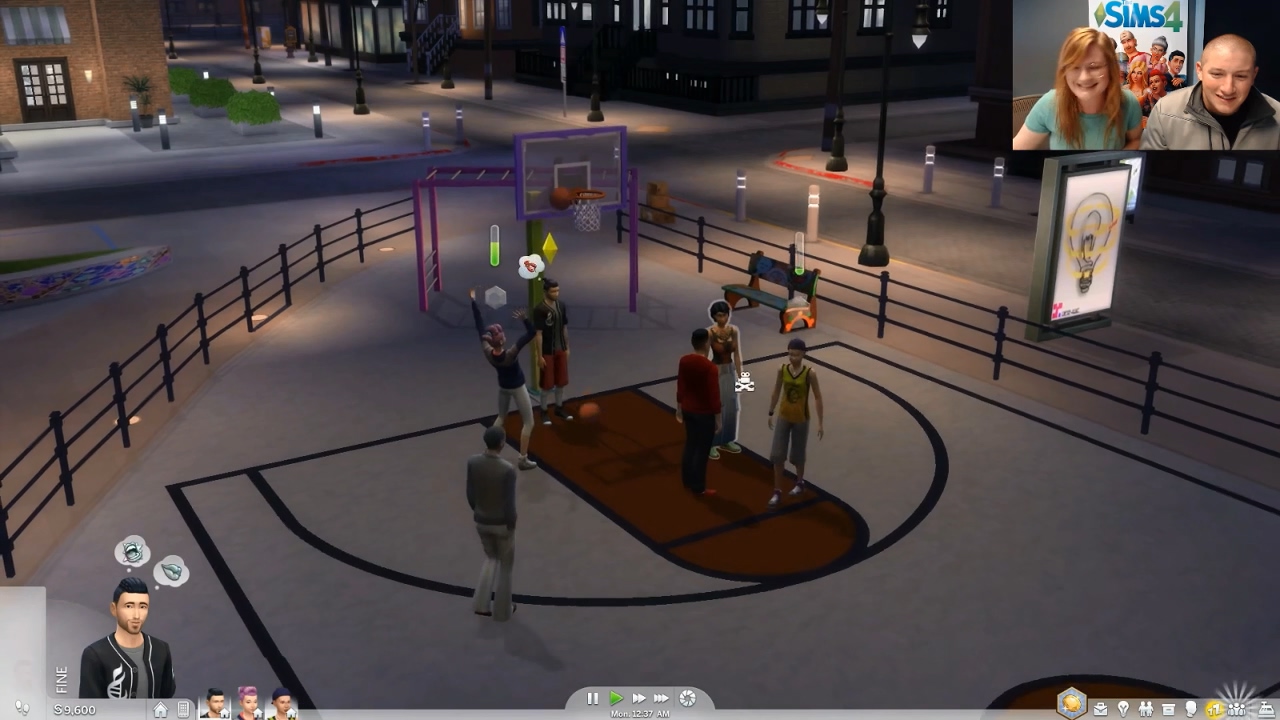This screenshot has height=720, width=1280.
Task: Select fast speed double-arrow button
Action: (x=639, y=698)
